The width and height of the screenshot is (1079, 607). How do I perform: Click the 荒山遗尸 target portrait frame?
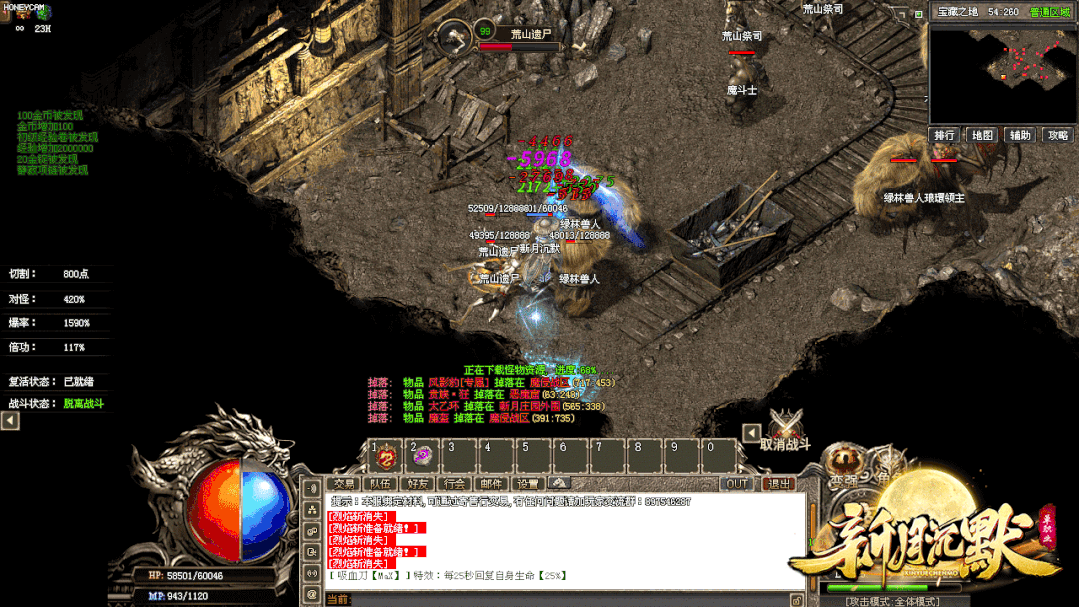pos(455,36)
